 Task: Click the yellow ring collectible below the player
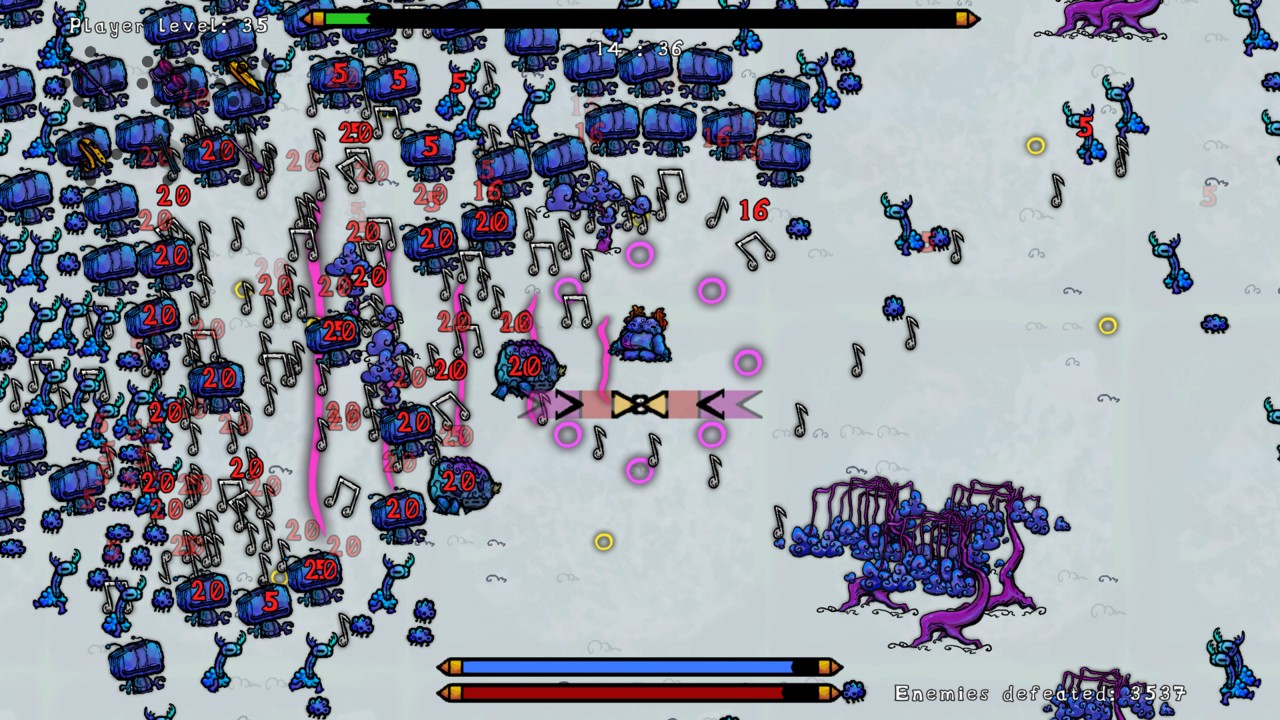(603, 542)
